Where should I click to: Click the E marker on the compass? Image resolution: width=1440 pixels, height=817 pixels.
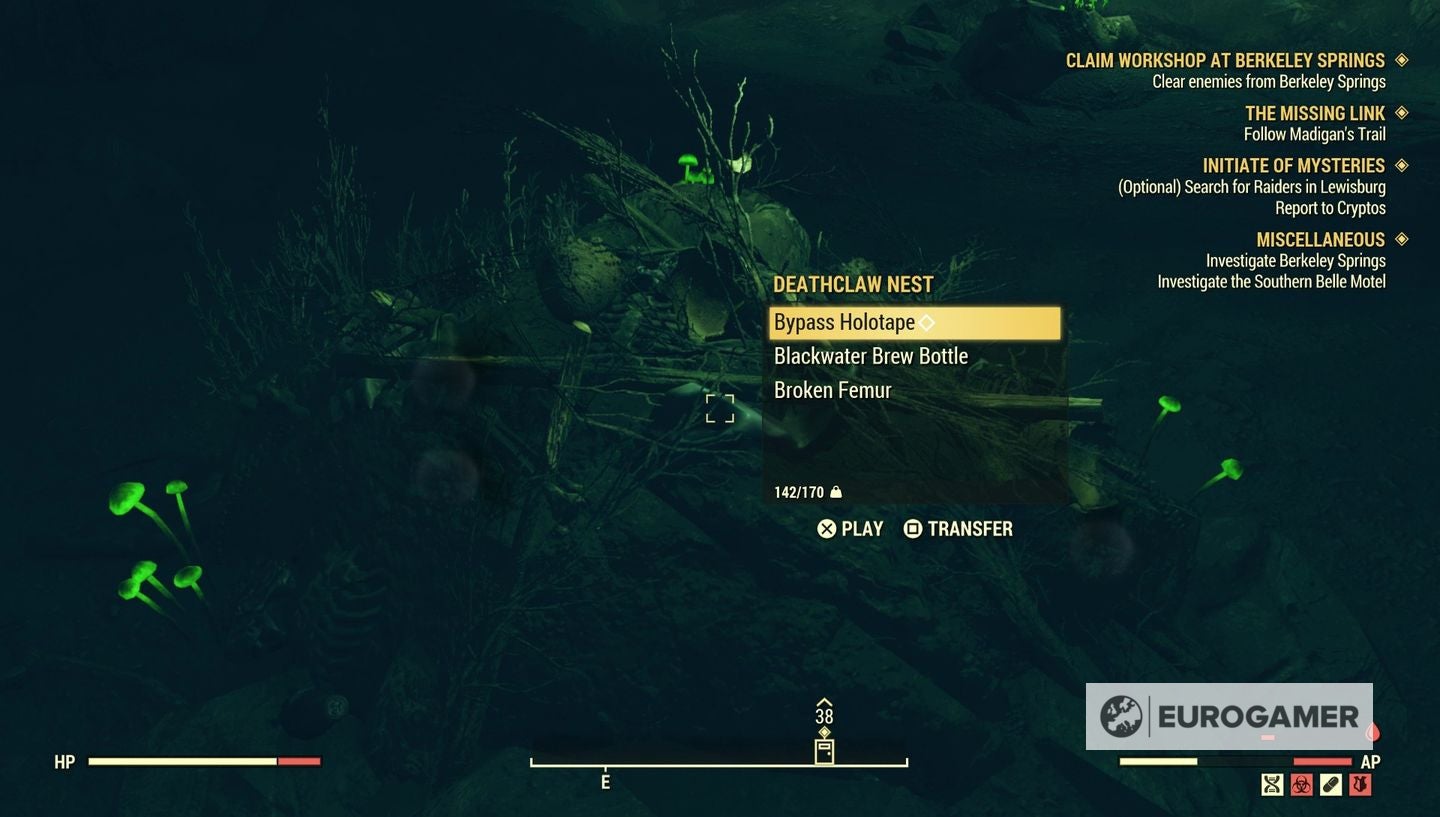click(x=604, y=783)
